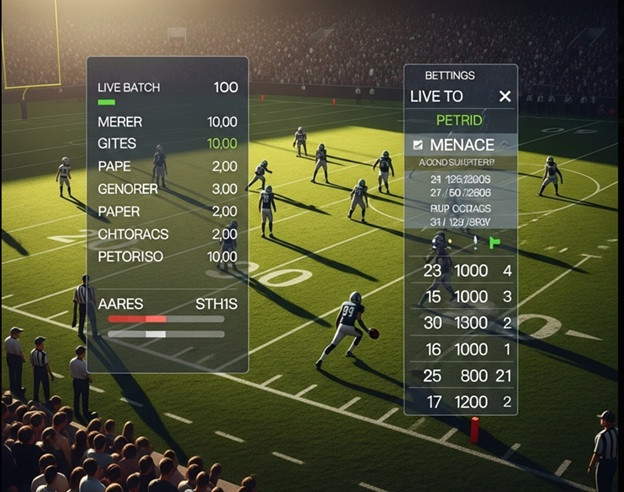Viewport: 624px width, 492px height.
Task: Select the PAPE bet row
Action: pos(167,166)
